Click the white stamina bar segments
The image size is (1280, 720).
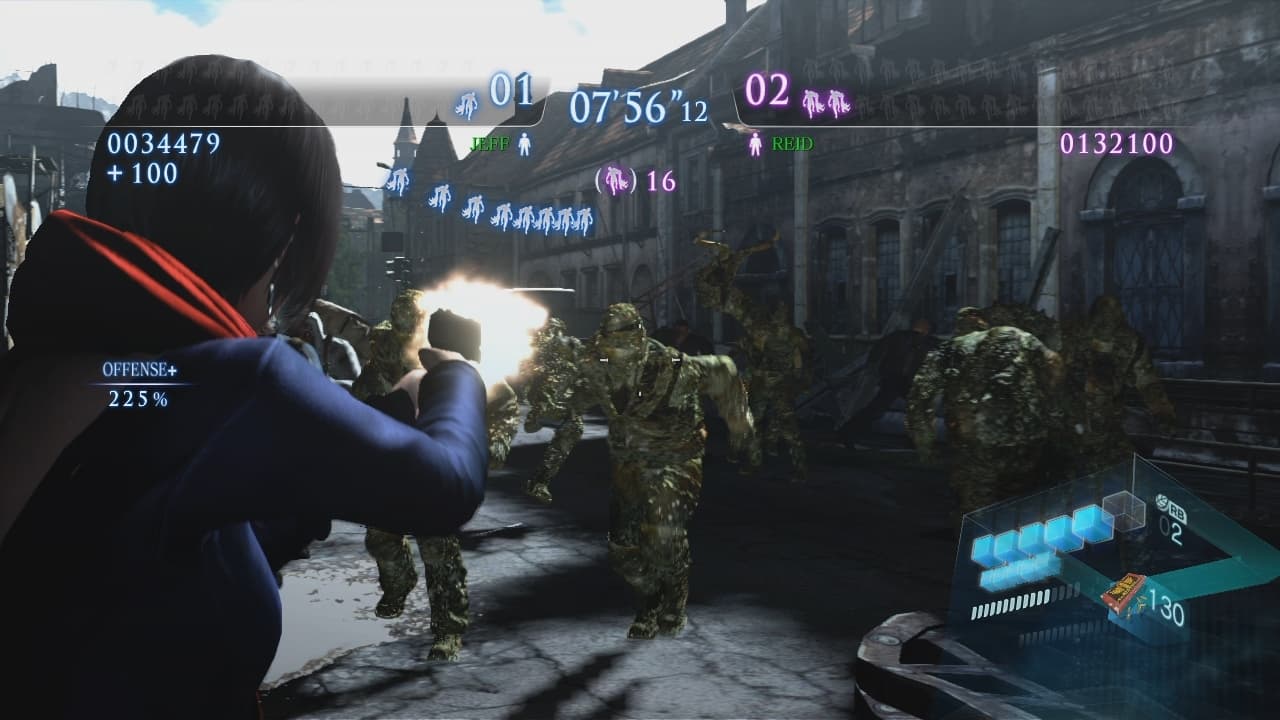click(1012, 601)
